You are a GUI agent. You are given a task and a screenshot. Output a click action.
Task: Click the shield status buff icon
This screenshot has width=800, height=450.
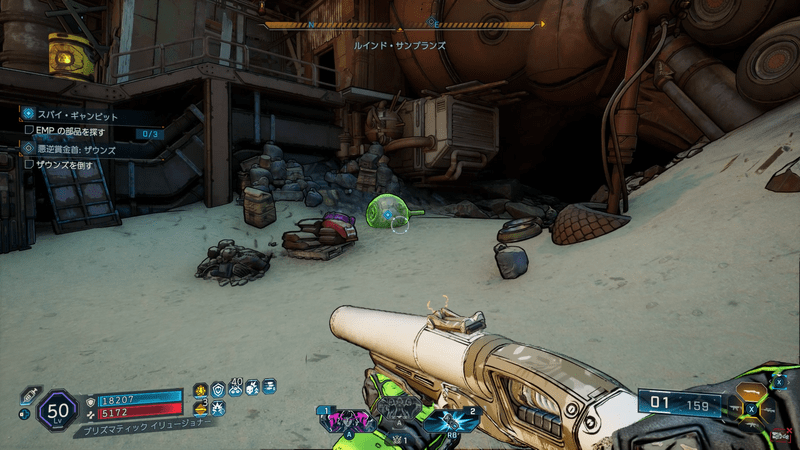[218, 389]
